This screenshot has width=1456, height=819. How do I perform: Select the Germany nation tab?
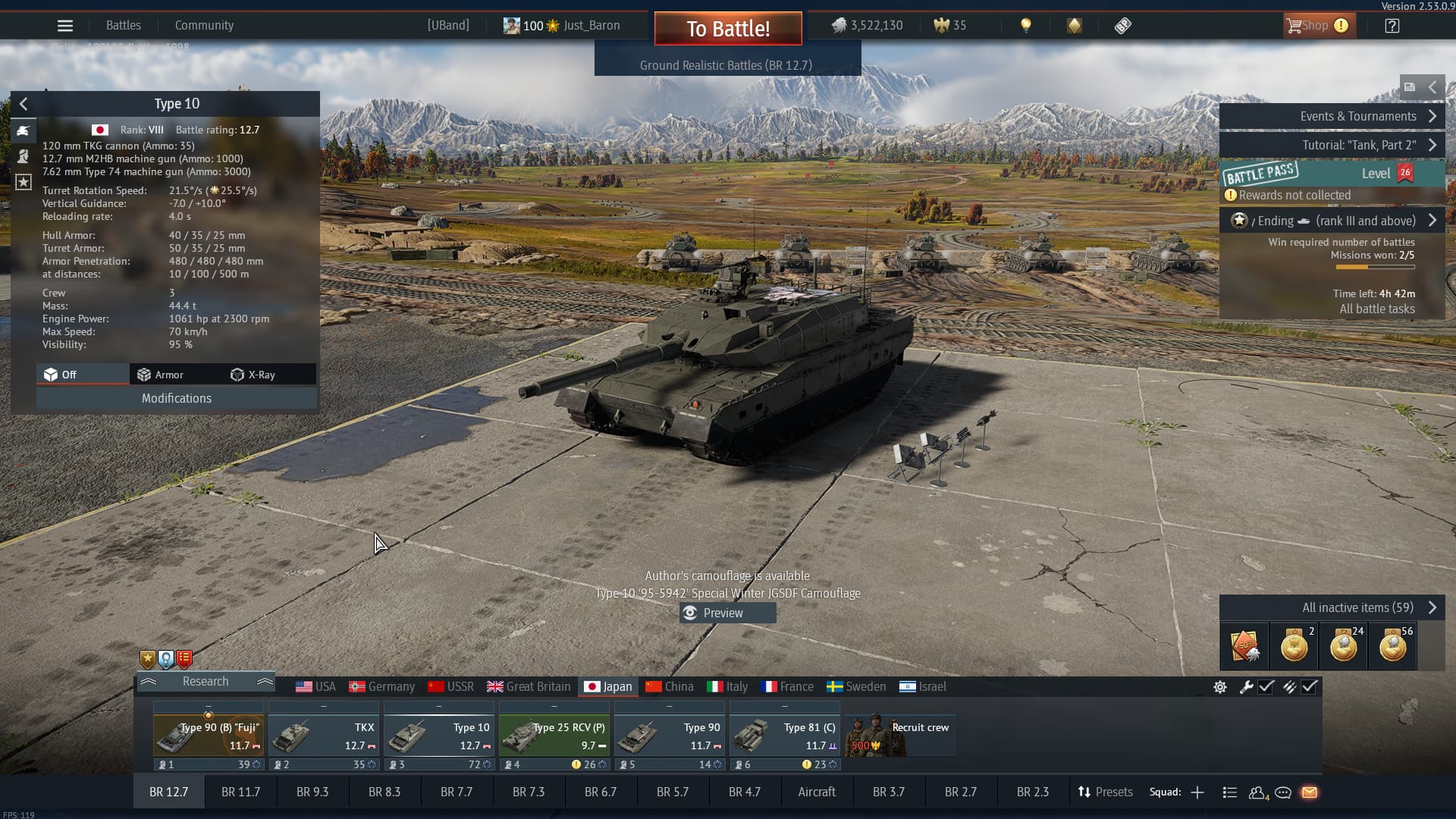pos(382,687)
